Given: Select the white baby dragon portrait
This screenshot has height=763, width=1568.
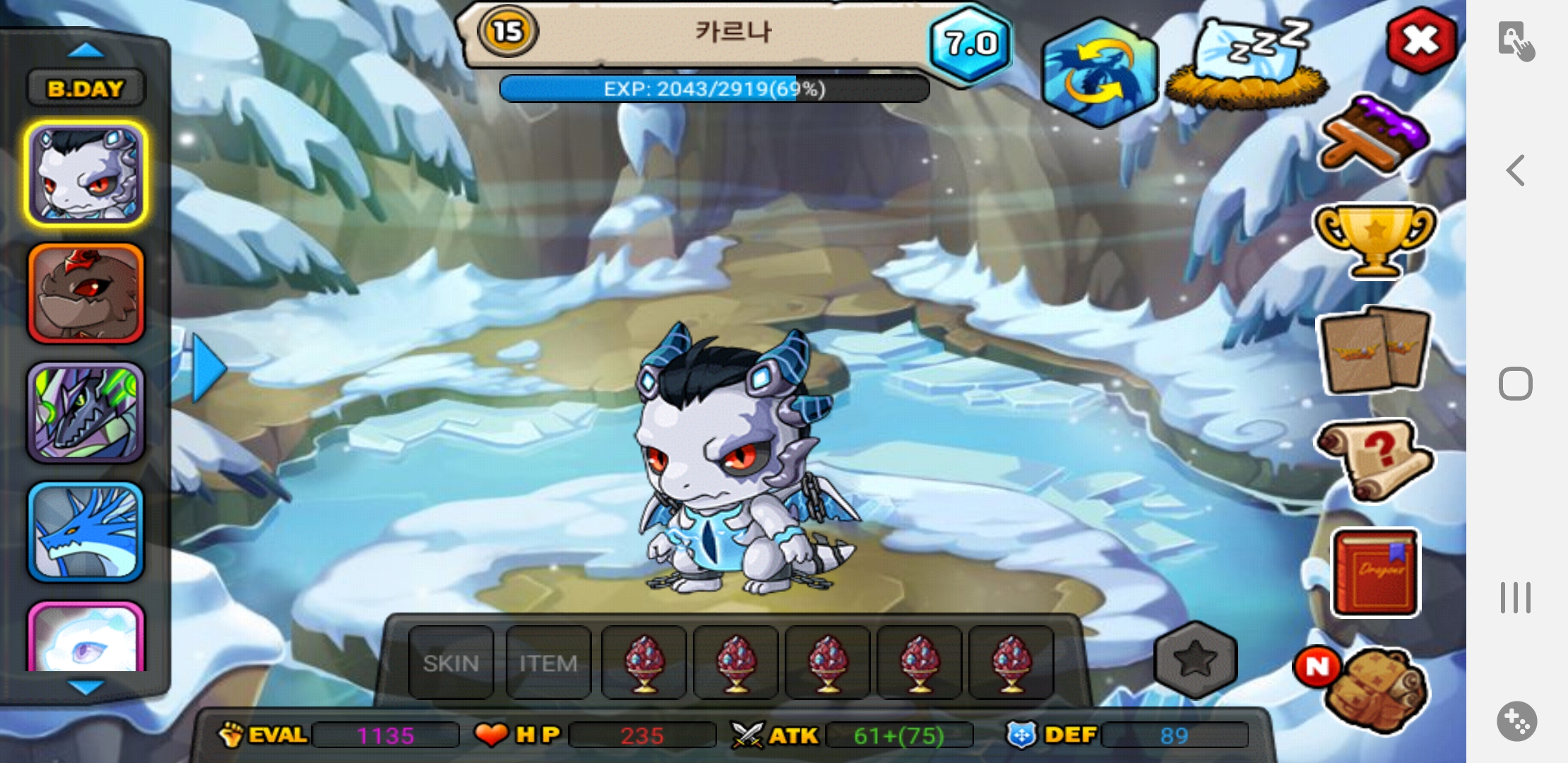Looking at the screenshot, I should pos(85,174).
